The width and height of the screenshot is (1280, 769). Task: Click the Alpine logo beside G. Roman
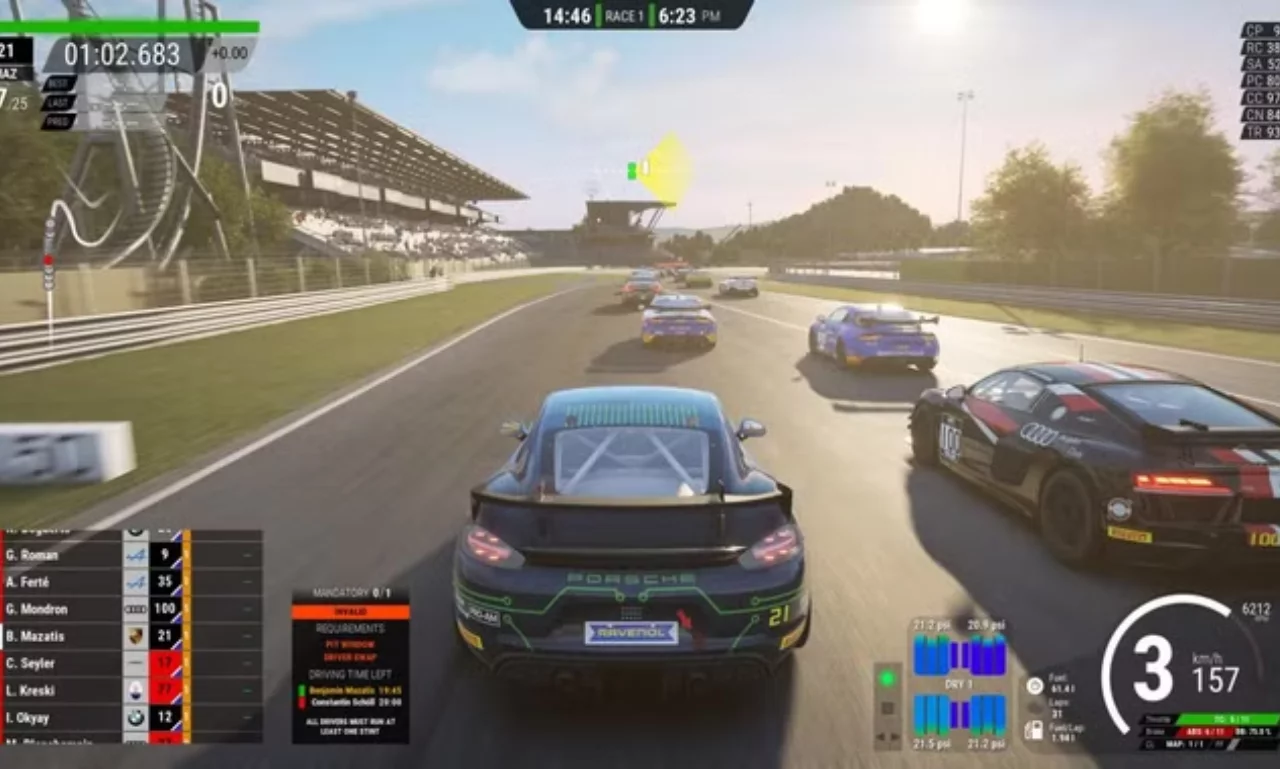pos(136,554)
